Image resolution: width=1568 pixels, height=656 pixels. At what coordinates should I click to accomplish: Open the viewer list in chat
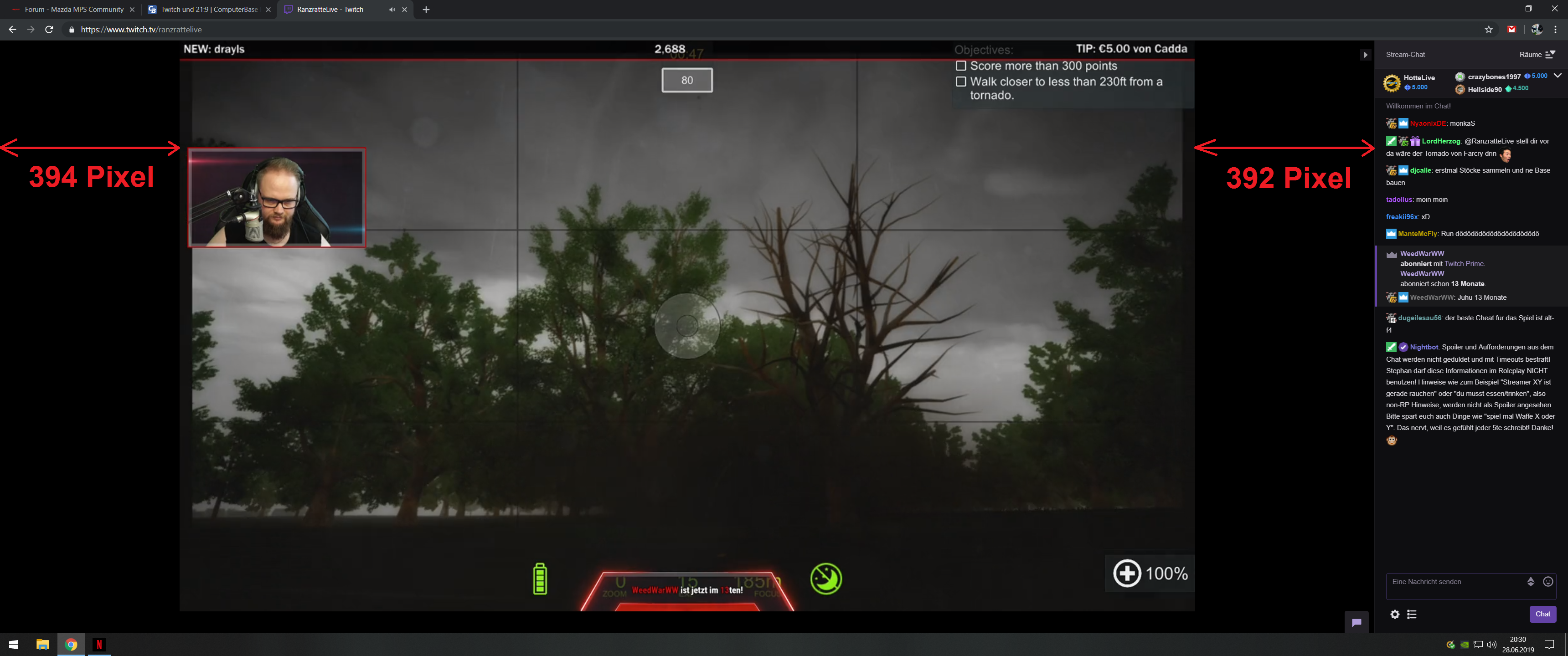(x=1412, y=615)
